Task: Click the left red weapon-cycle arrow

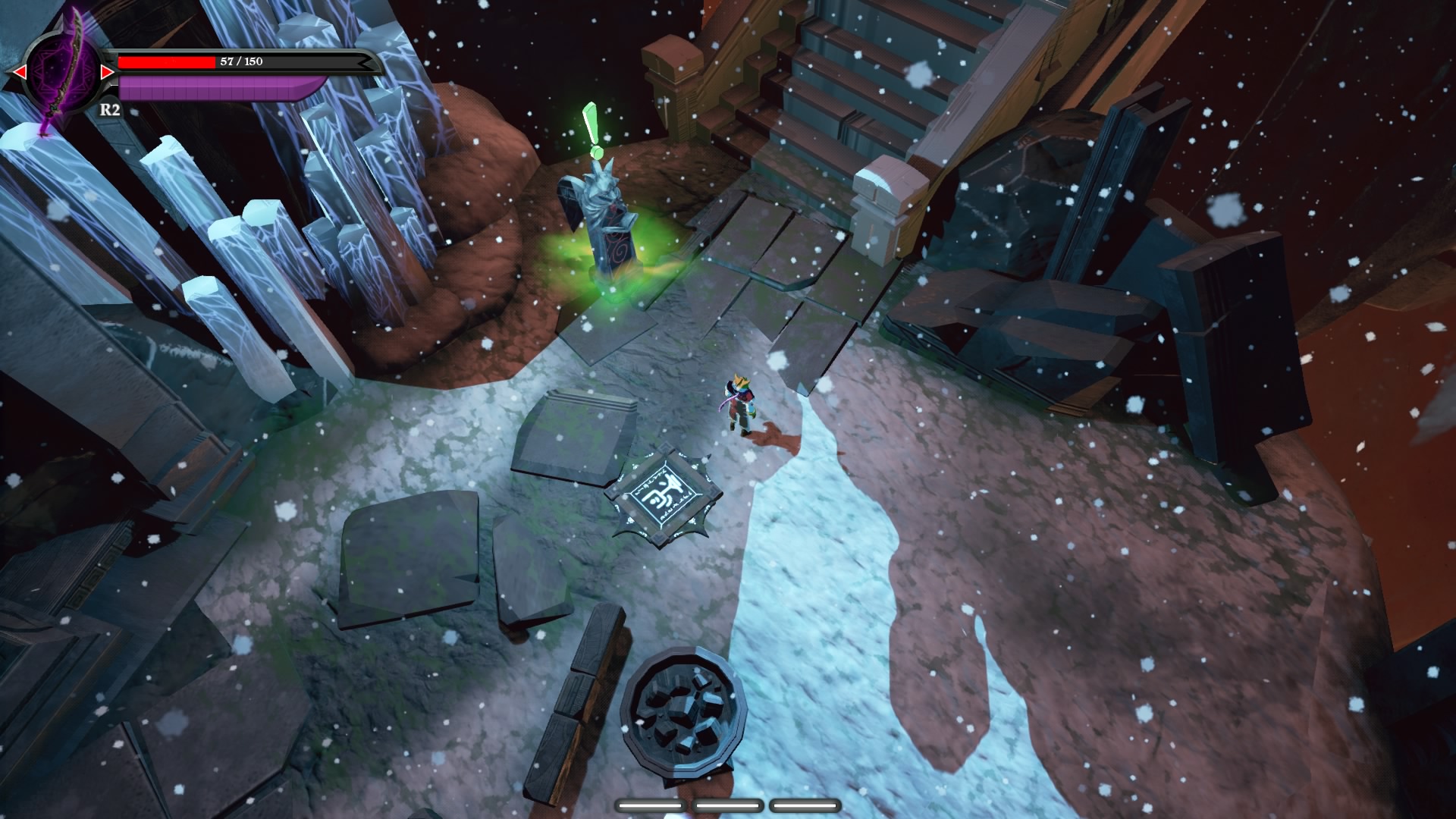Action: 17,72
